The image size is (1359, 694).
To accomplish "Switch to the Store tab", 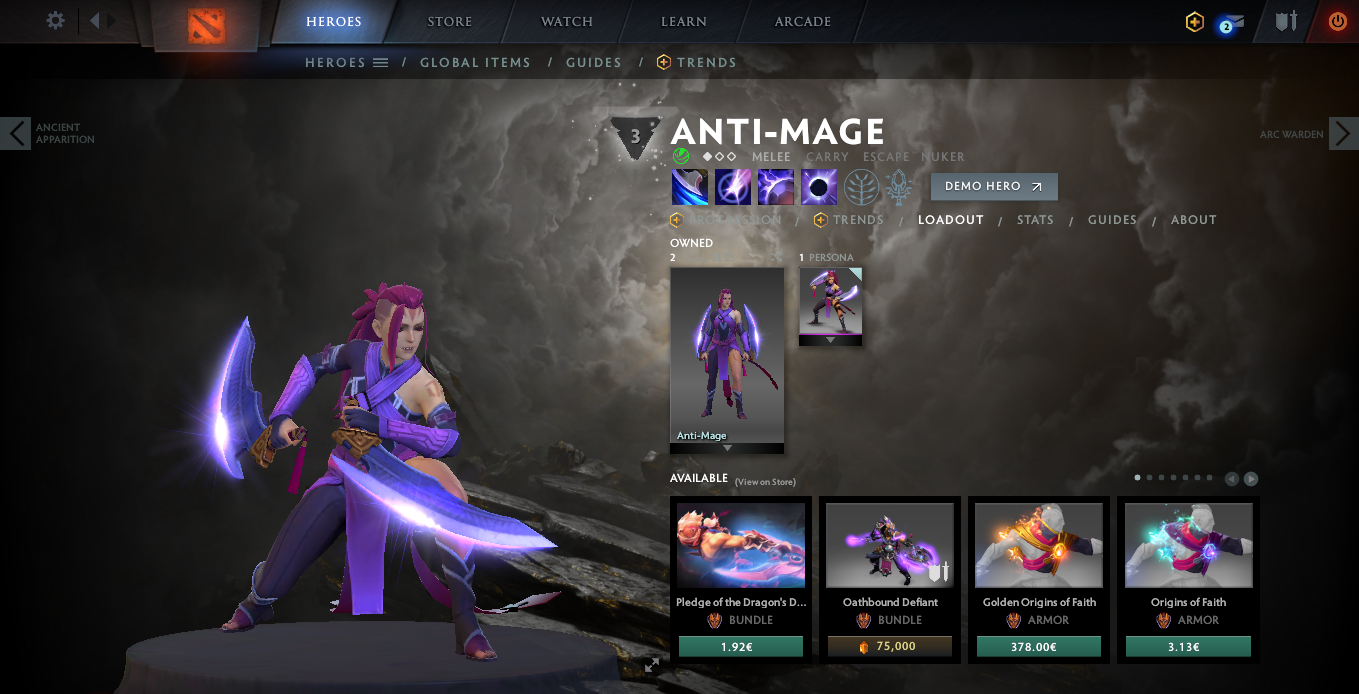I will click(x=449, y=22).
